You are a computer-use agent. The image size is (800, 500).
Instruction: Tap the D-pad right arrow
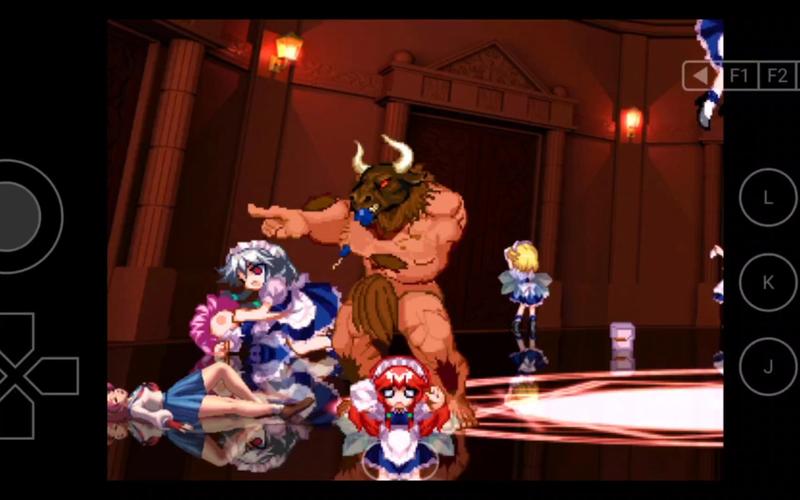tap(54, 375)
